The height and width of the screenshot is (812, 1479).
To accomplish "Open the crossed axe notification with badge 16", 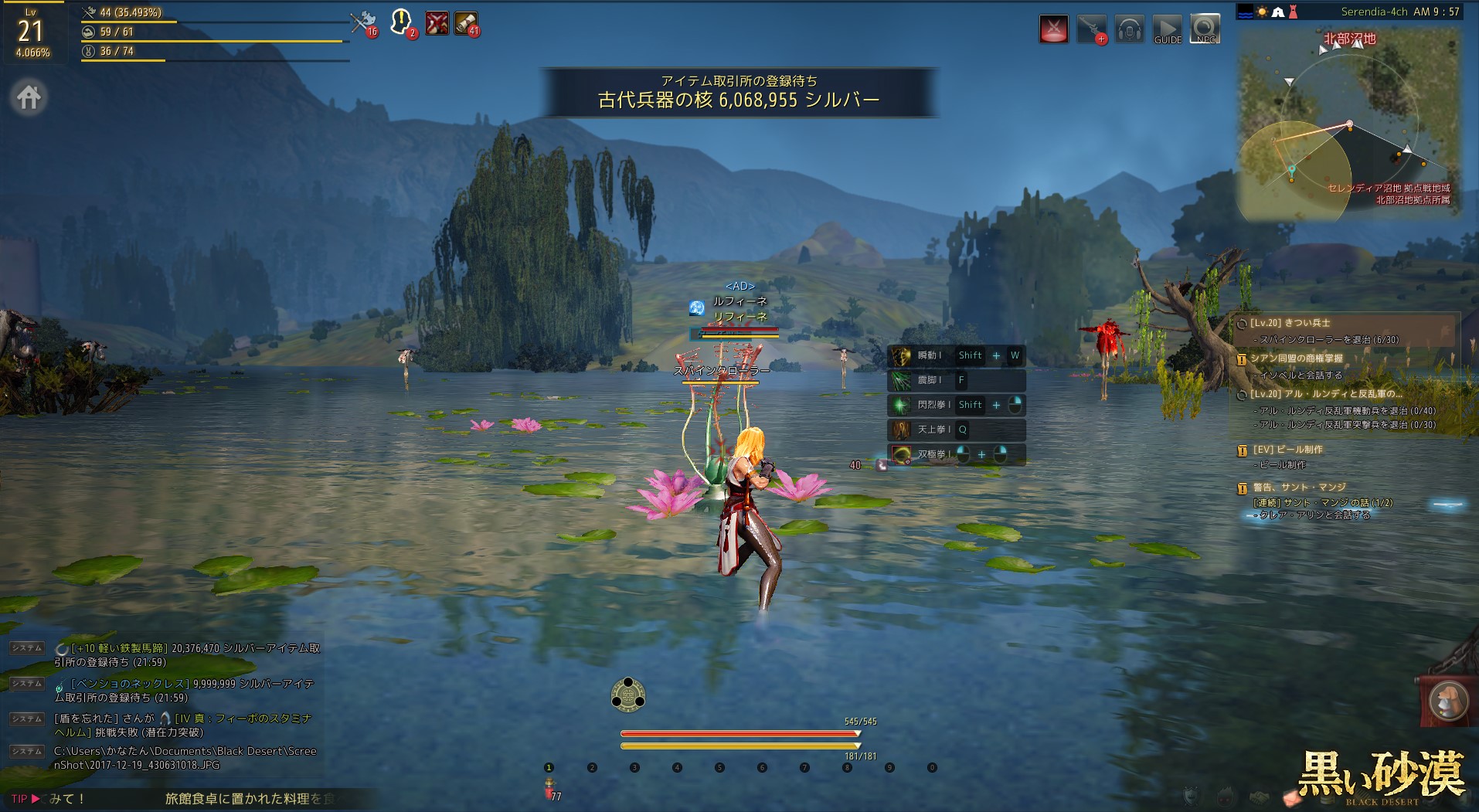I will coord(362,22).
